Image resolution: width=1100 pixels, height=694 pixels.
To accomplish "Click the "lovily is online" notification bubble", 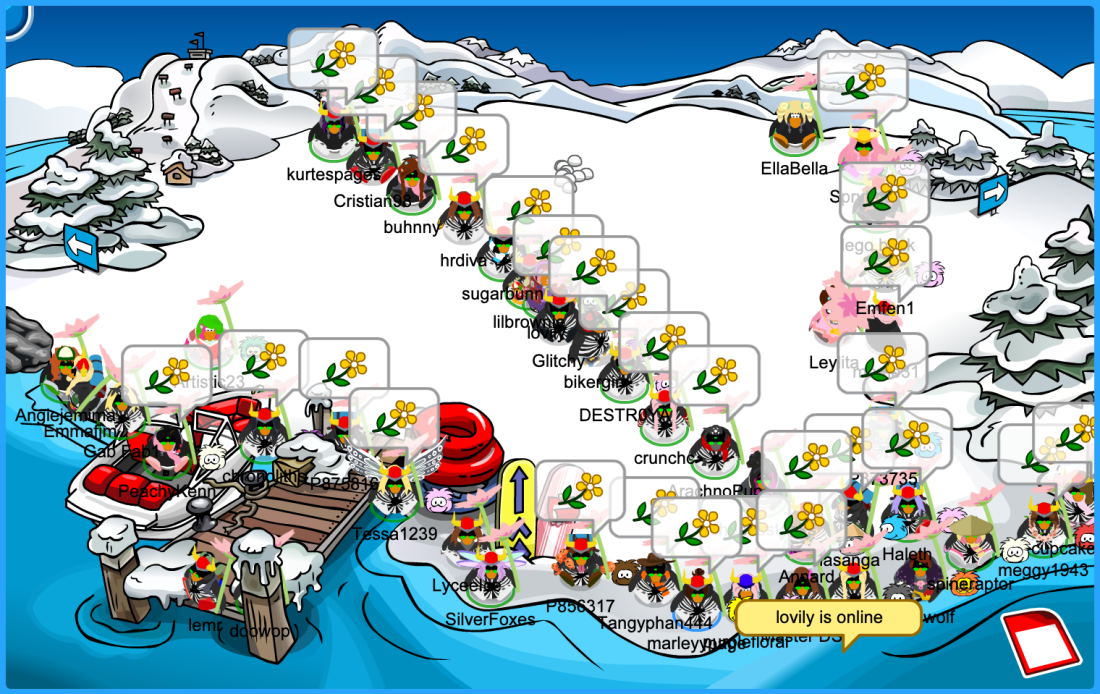I will 828,618.
